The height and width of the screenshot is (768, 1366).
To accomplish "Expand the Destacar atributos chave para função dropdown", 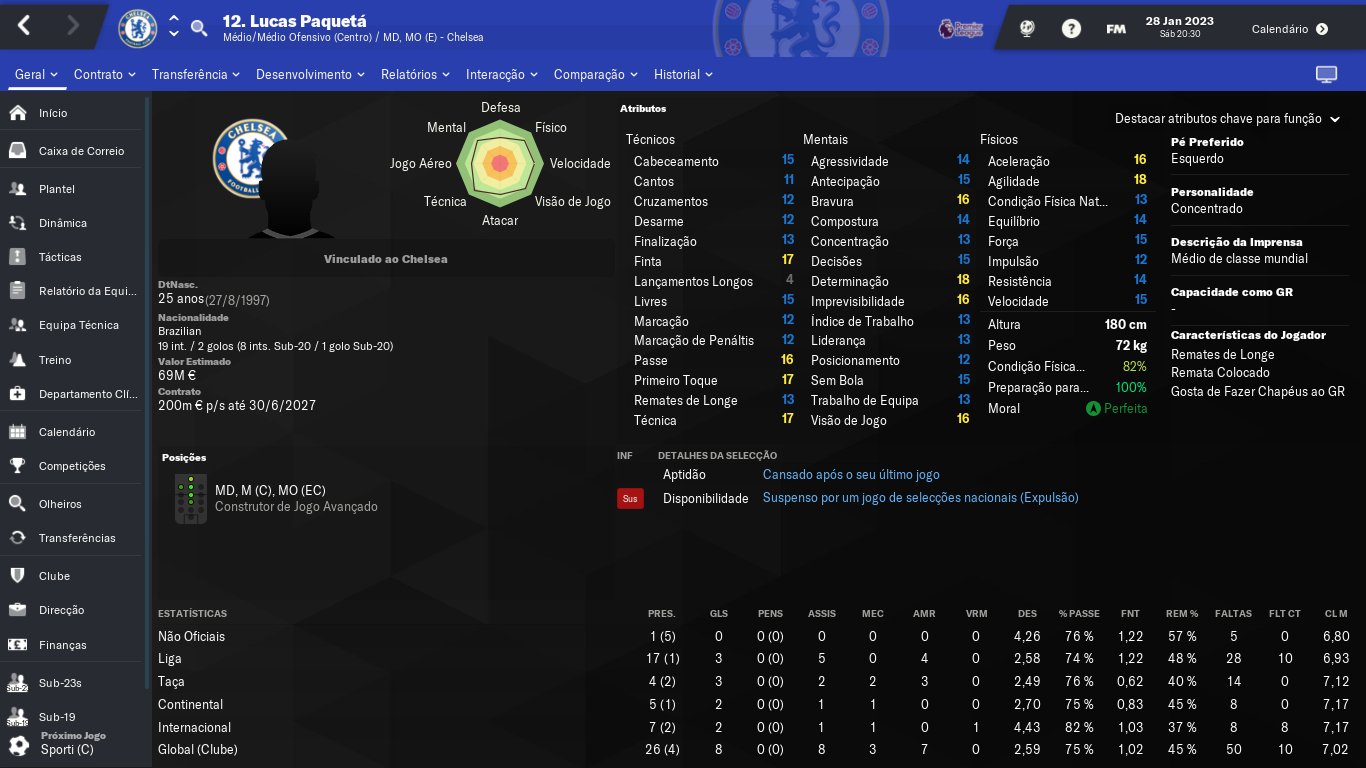I will [x=1226, y=119].
